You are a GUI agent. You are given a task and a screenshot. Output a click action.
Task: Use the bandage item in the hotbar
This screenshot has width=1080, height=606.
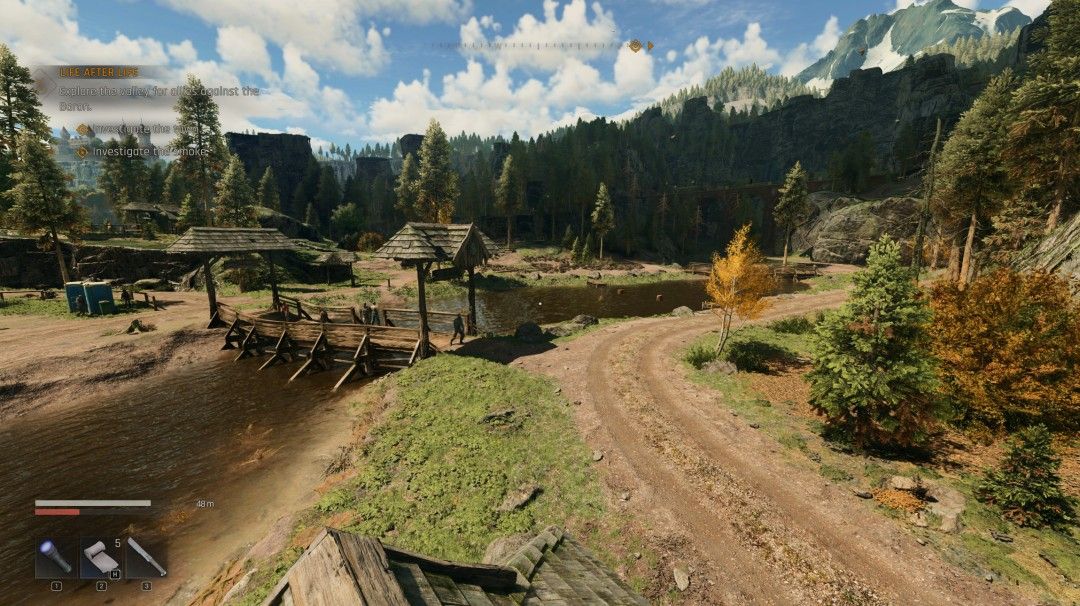[101, 557]
